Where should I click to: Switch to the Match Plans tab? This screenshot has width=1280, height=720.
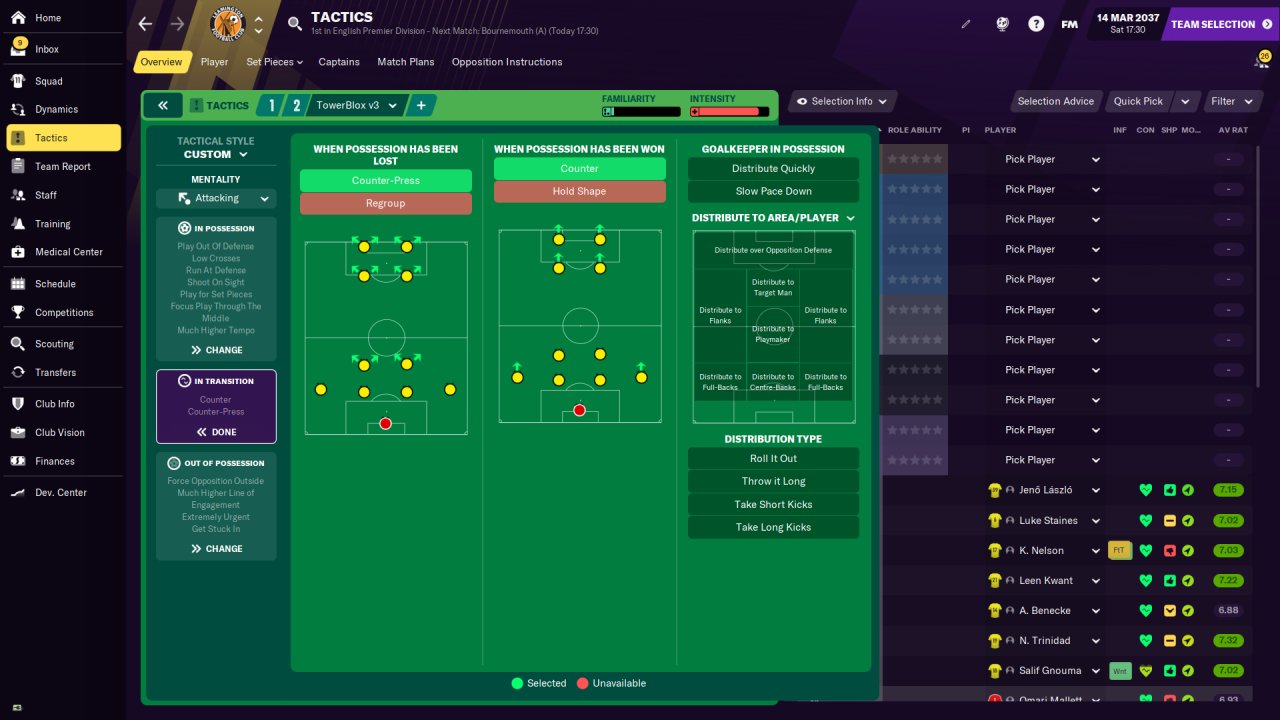(405, 62)
